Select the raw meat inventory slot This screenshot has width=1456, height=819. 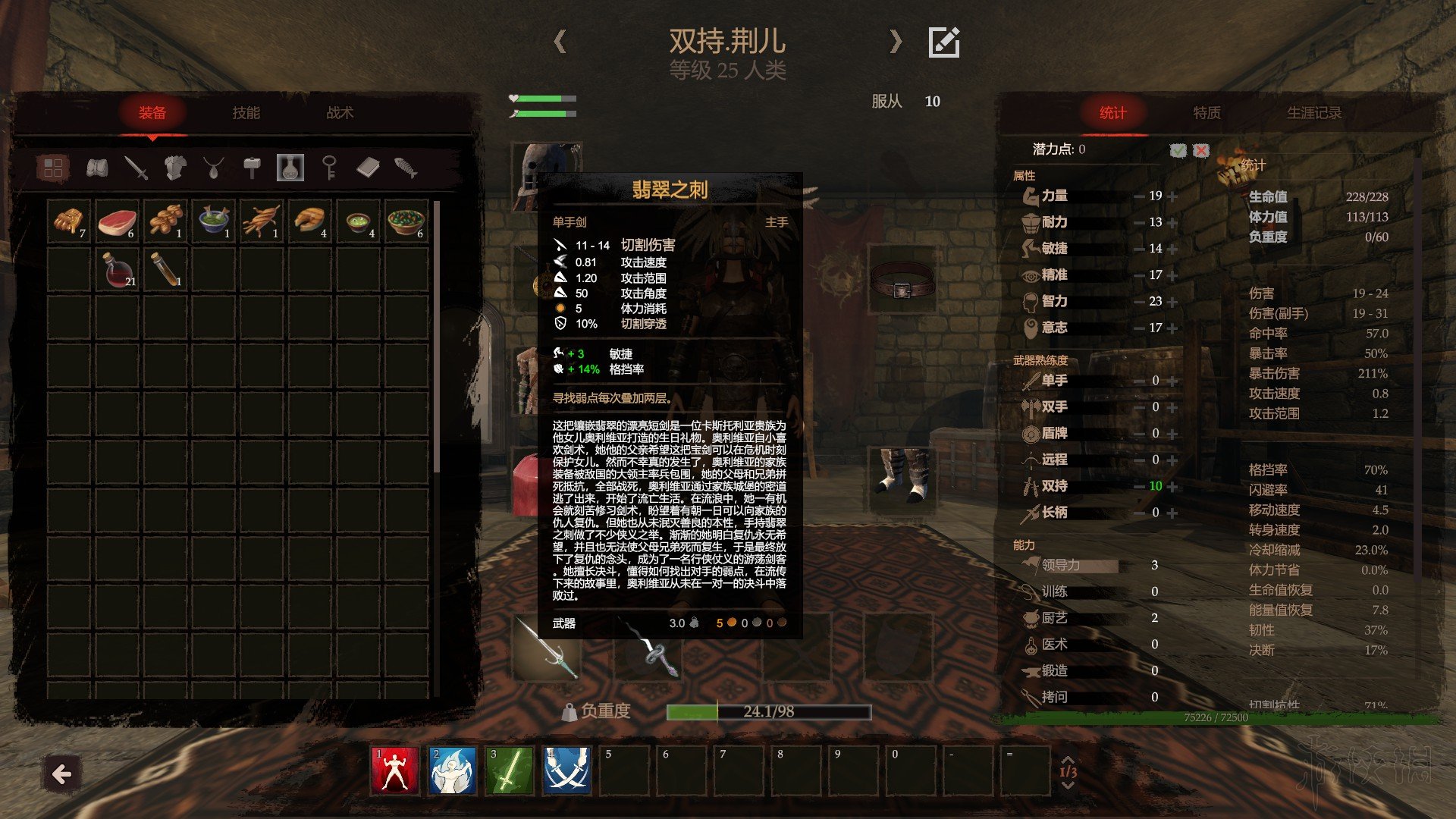tap(117, 222)
